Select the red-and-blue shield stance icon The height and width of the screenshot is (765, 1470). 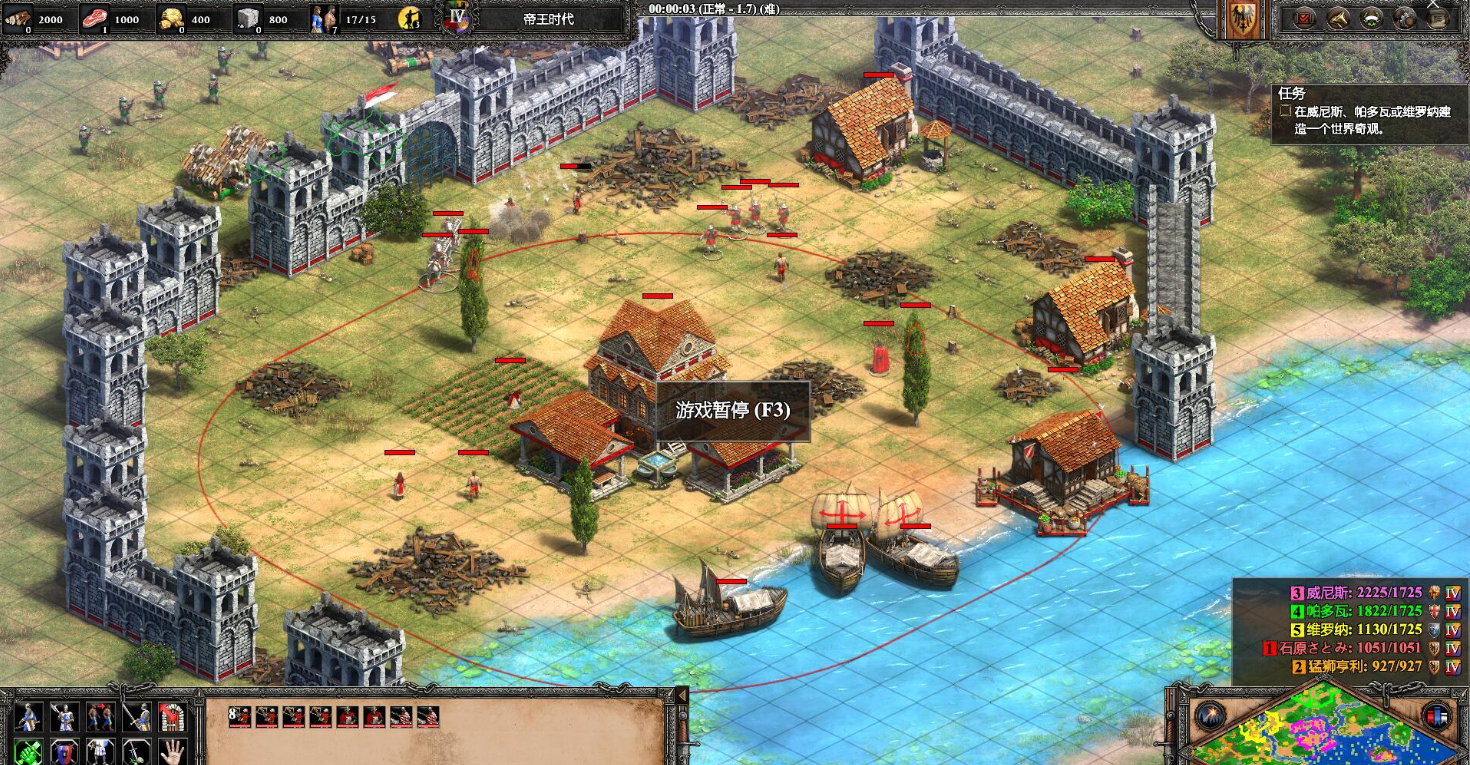pyautogui.click(x=64, y=750)
